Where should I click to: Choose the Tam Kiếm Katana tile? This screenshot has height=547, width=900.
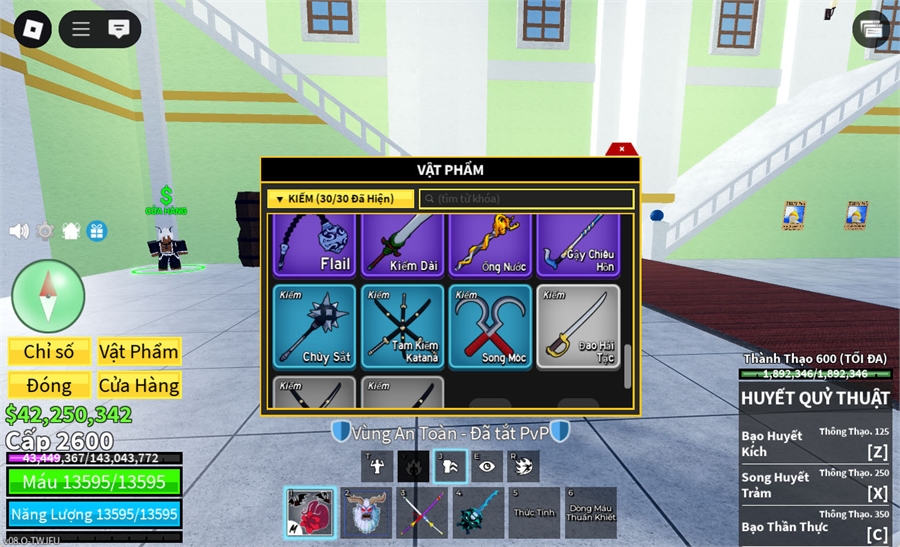pos(402,326)
